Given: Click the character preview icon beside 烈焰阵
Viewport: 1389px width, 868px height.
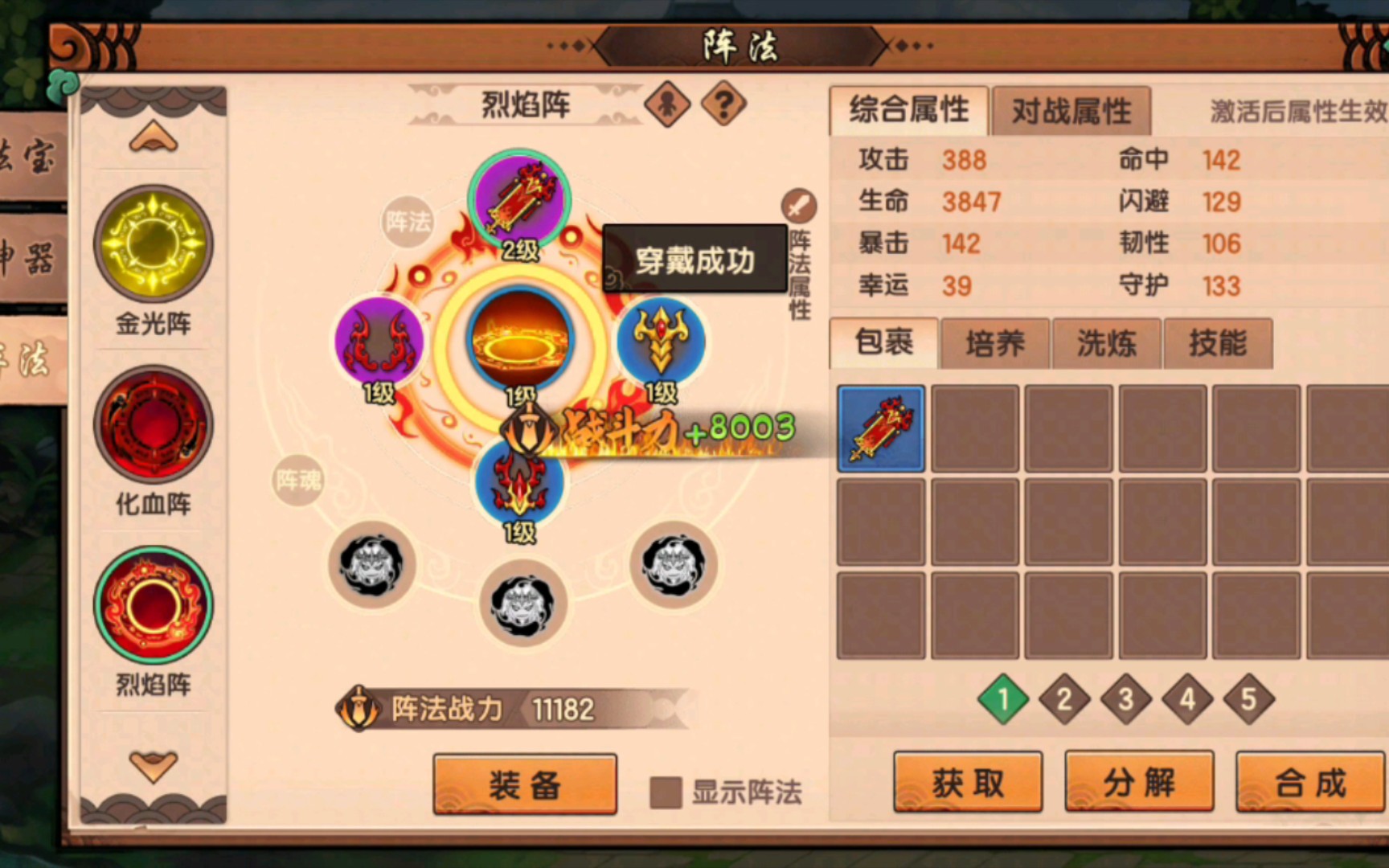Looking at the screenshot, I should pos(667,104).
